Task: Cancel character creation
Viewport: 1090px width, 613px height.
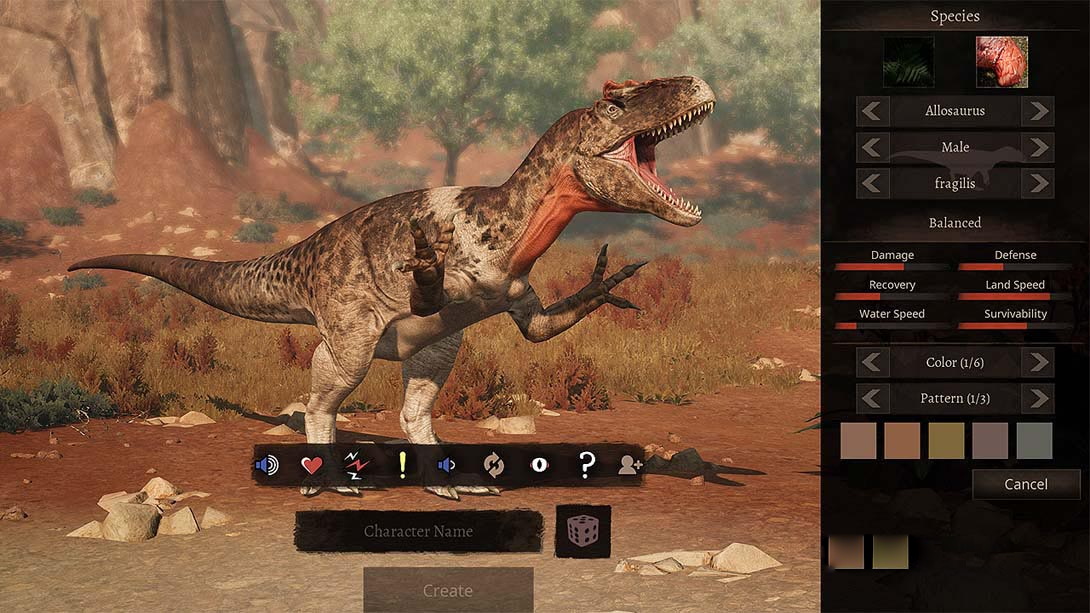Action: tap(1026, 484)
